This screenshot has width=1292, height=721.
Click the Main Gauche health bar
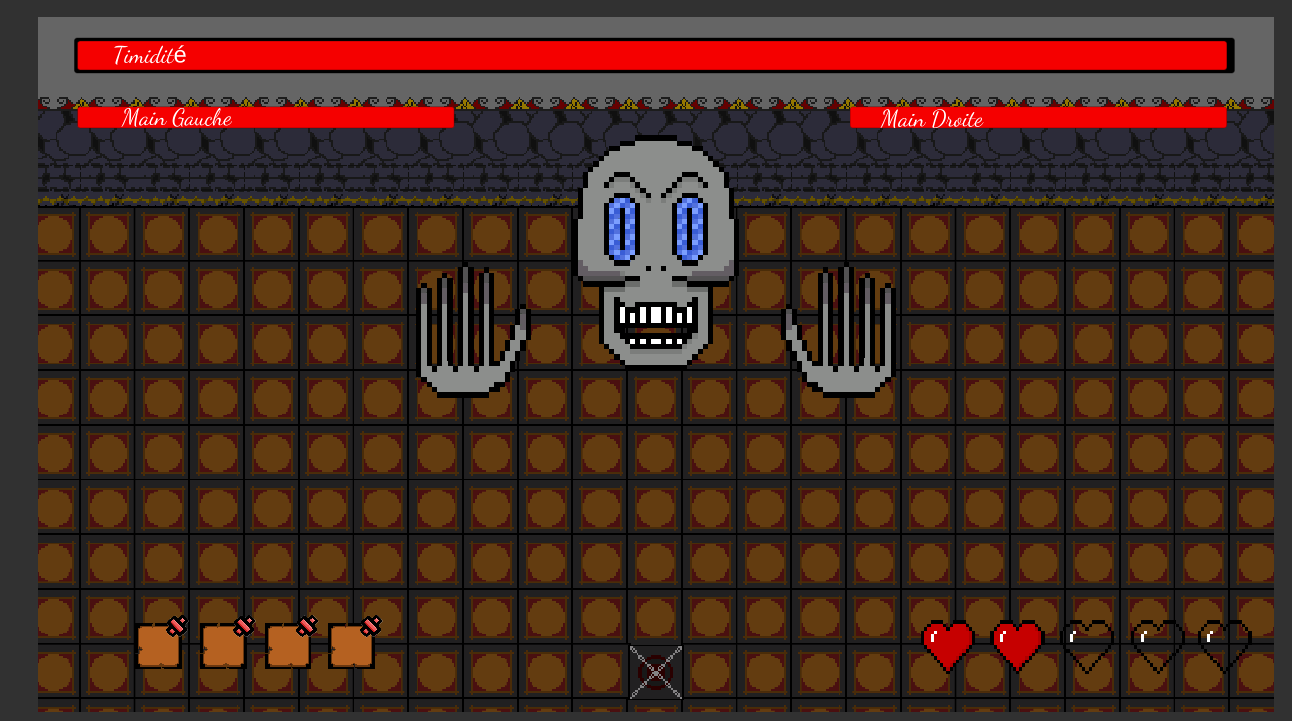tap(265, 118)
